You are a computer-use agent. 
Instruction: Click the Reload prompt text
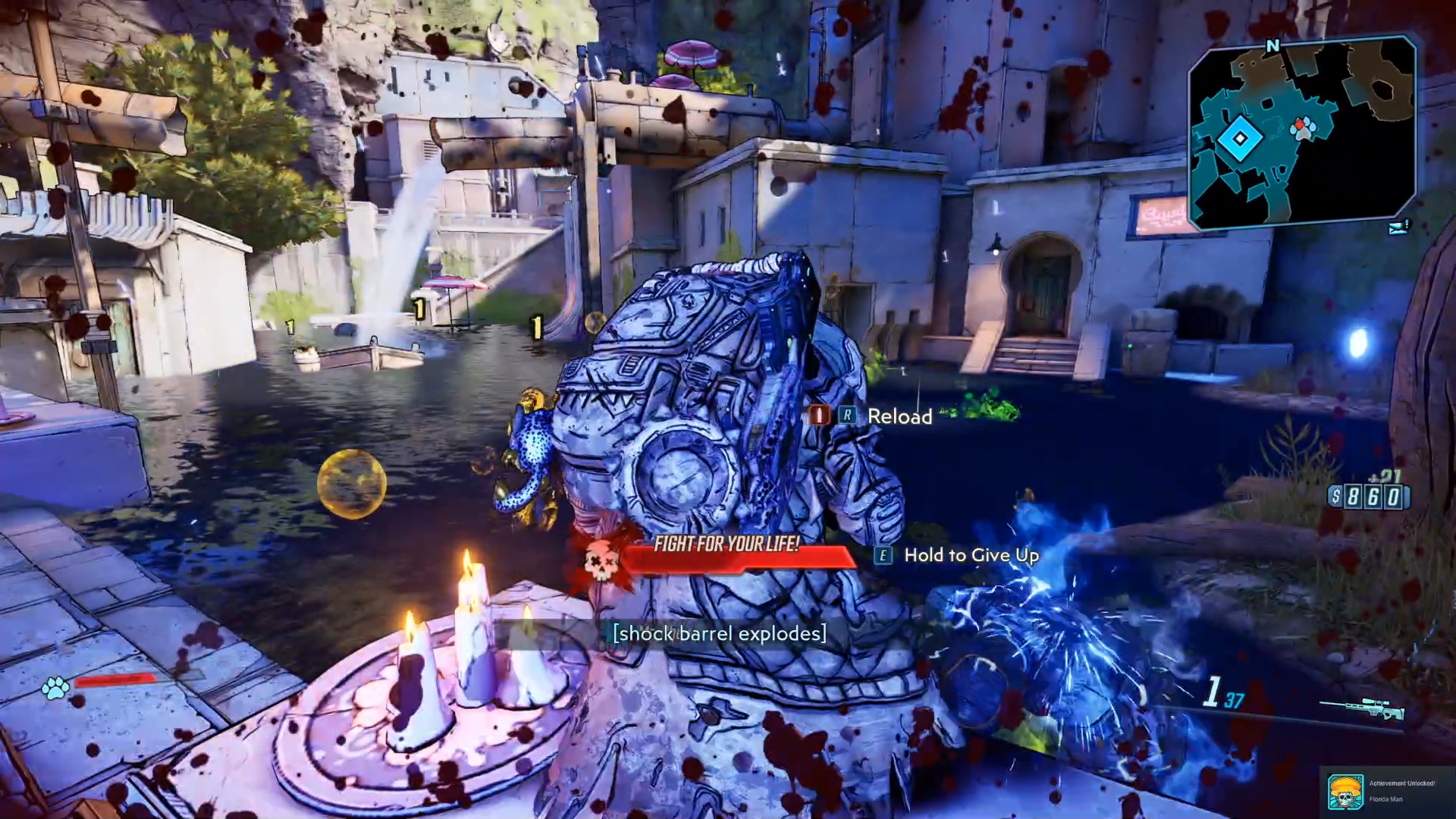[x=899, y=416]
